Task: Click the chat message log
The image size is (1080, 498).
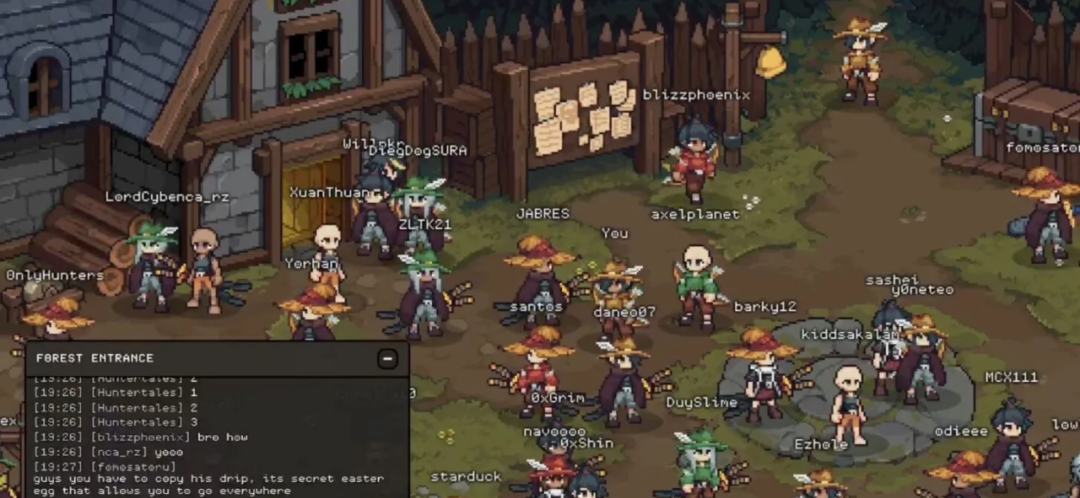Action: click(x=216, y=436)
